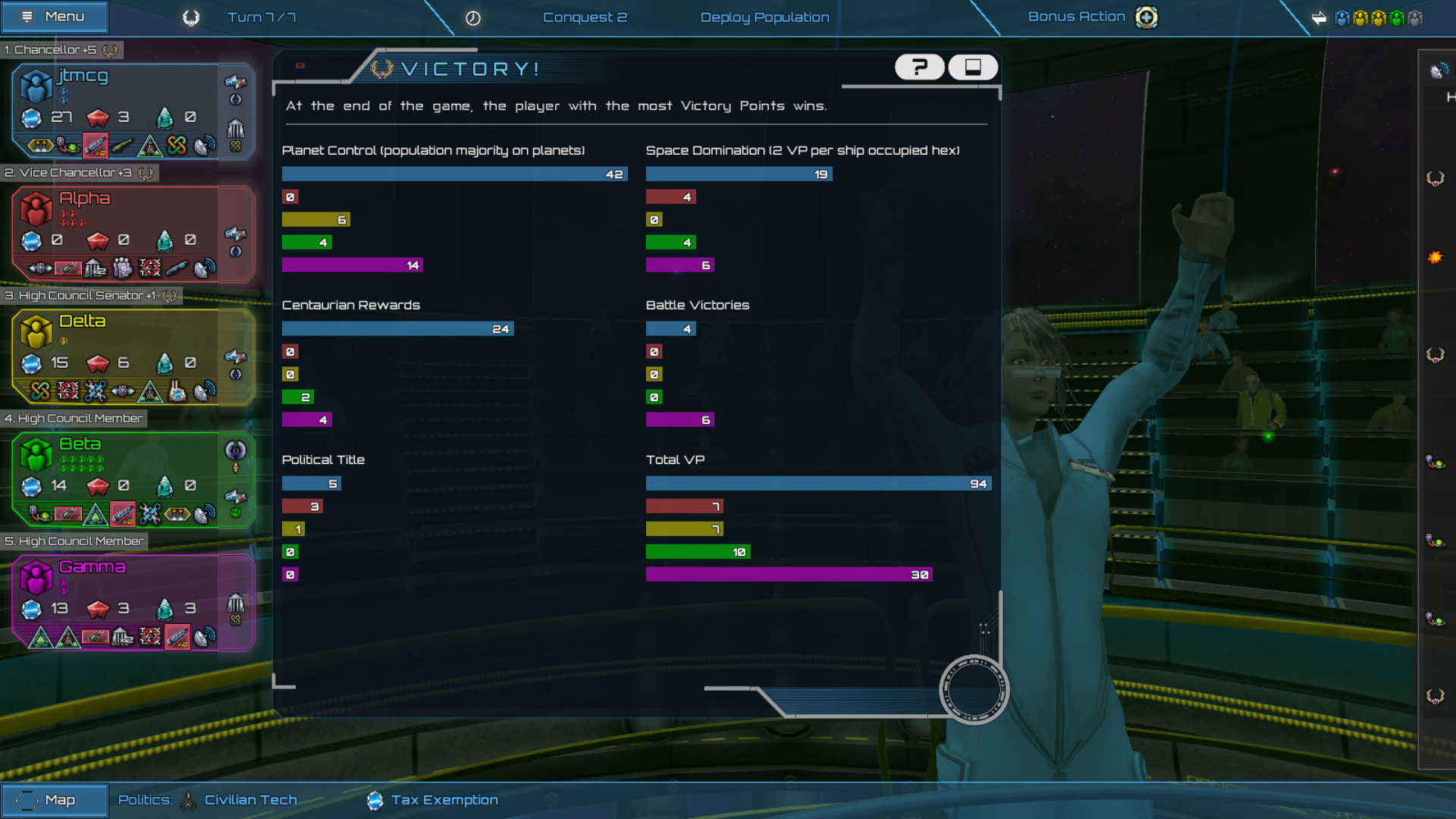Screen dimensions: 1456x819
Task: Toggle the gray player avatar in top-right
Action: pos(1415,17)
